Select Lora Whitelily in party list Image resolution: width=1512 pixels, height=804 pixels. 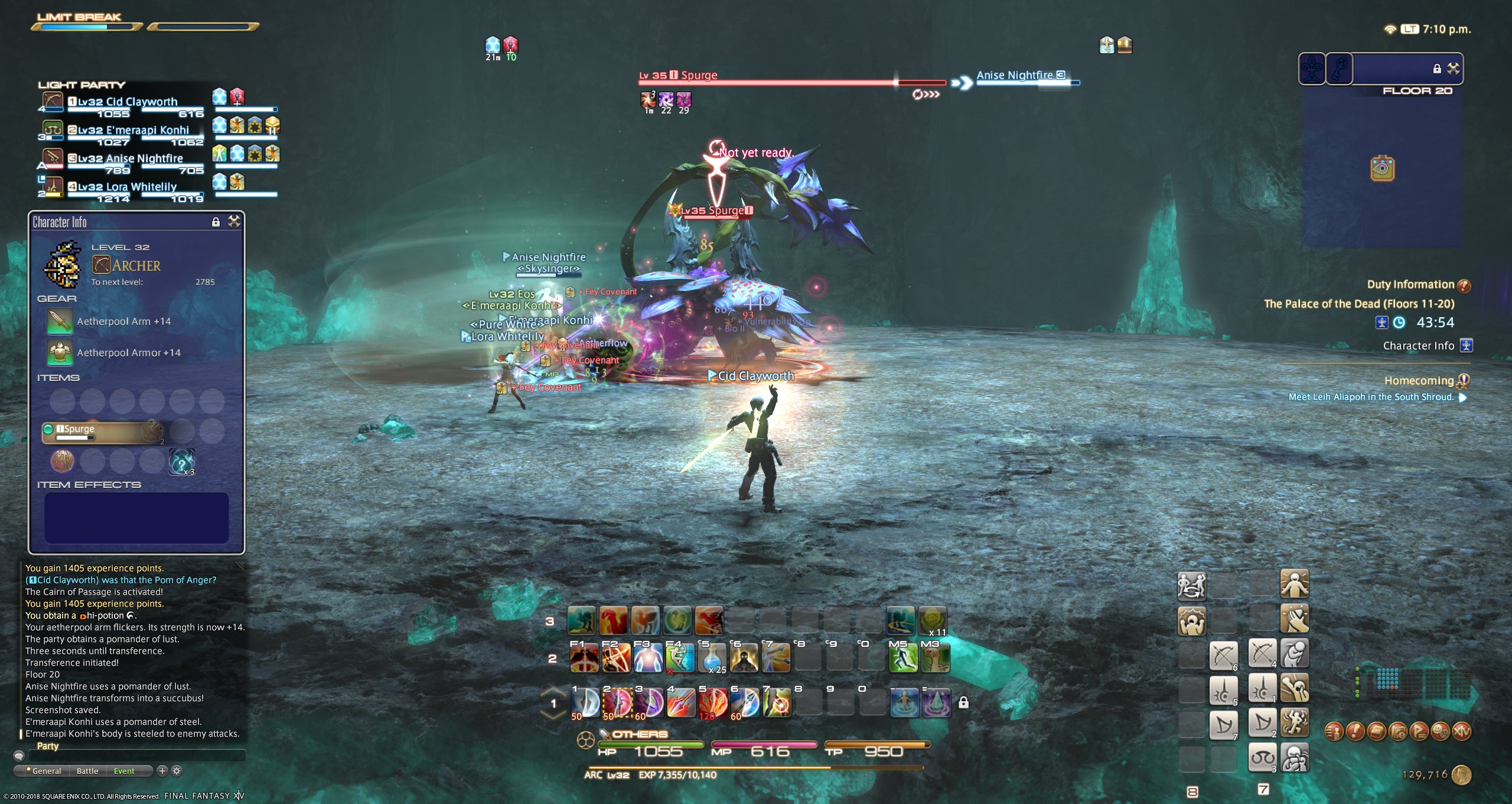click(127, 187)
